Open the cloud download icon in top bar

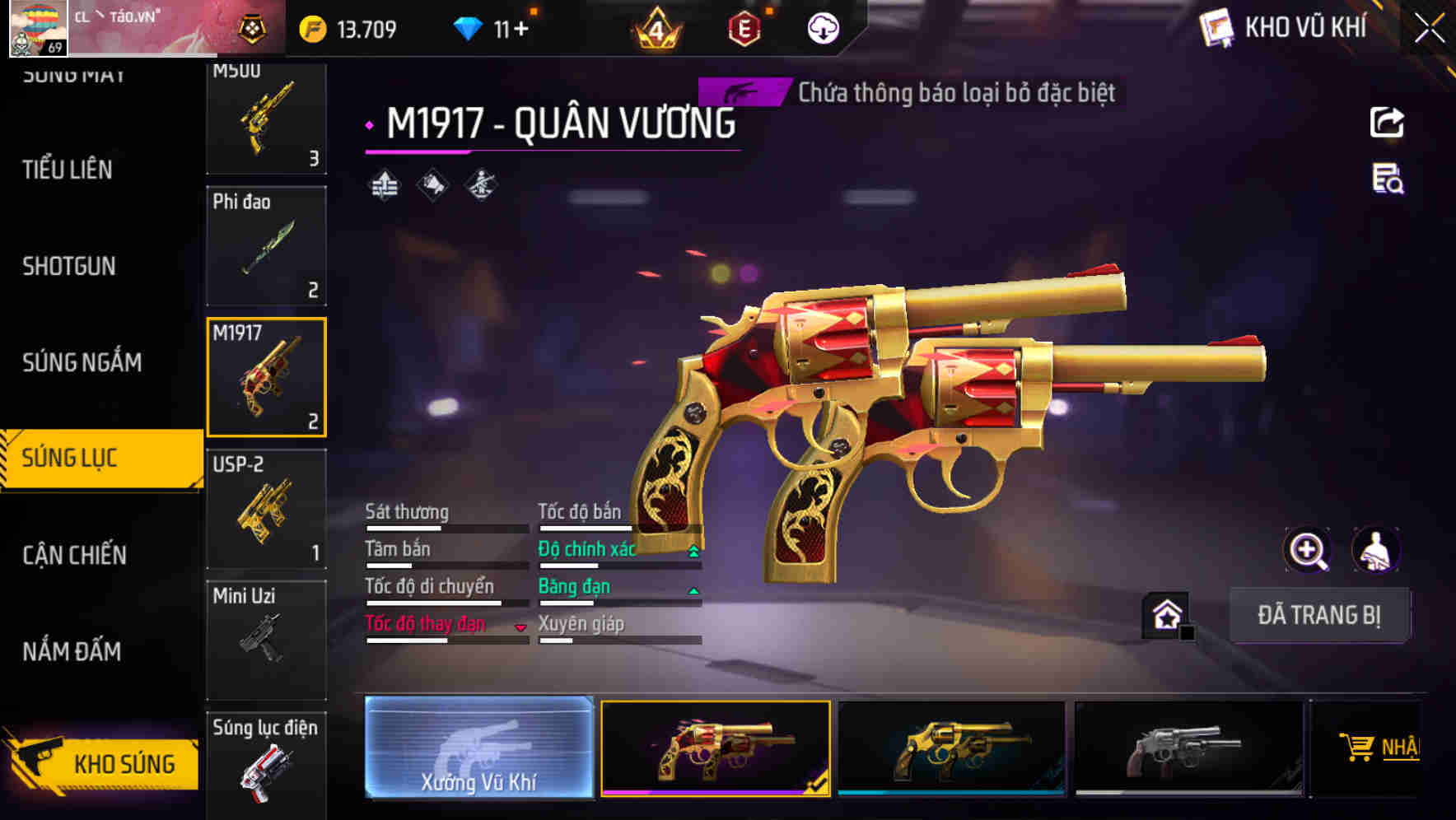pos(823,27)
